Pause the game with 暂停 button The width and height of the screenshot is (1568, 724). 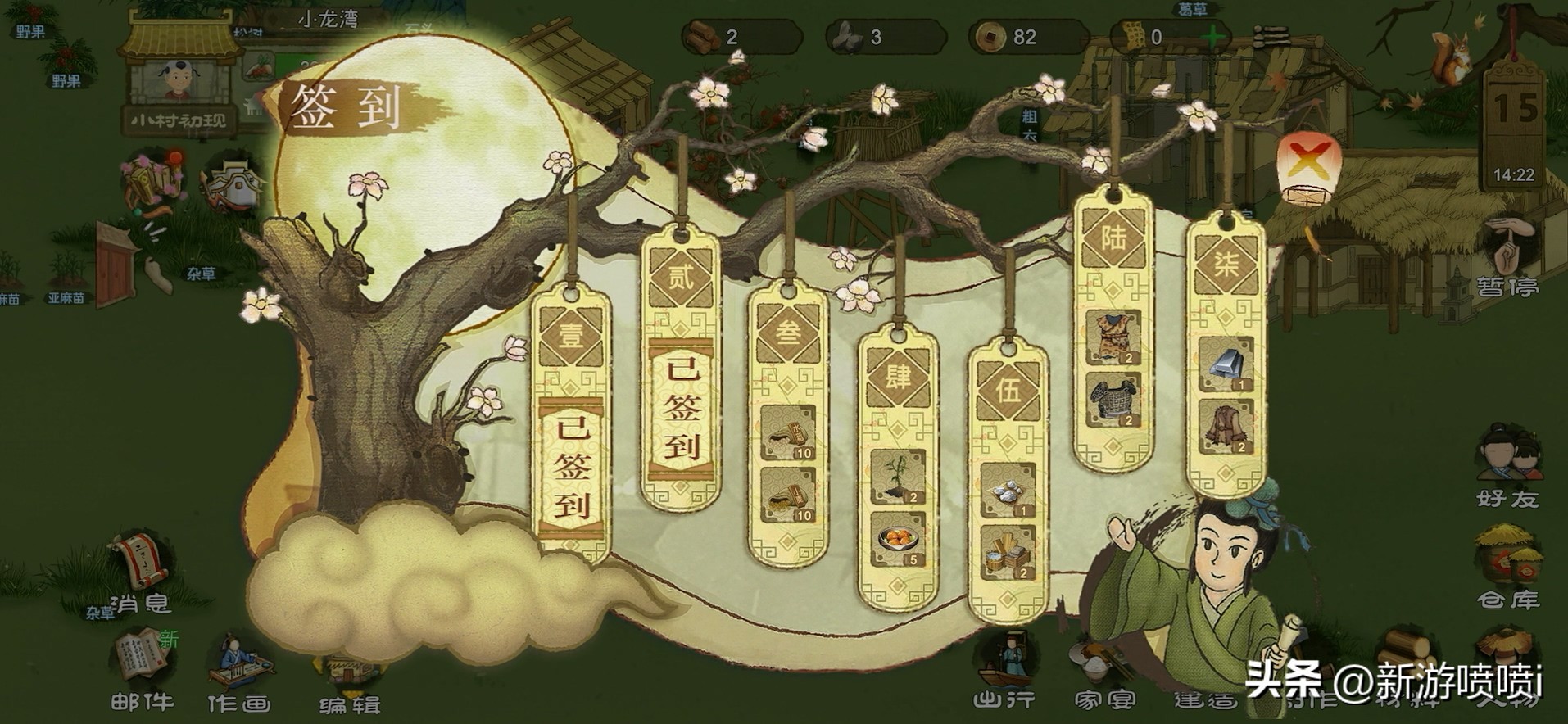(x=1507, y=258)
